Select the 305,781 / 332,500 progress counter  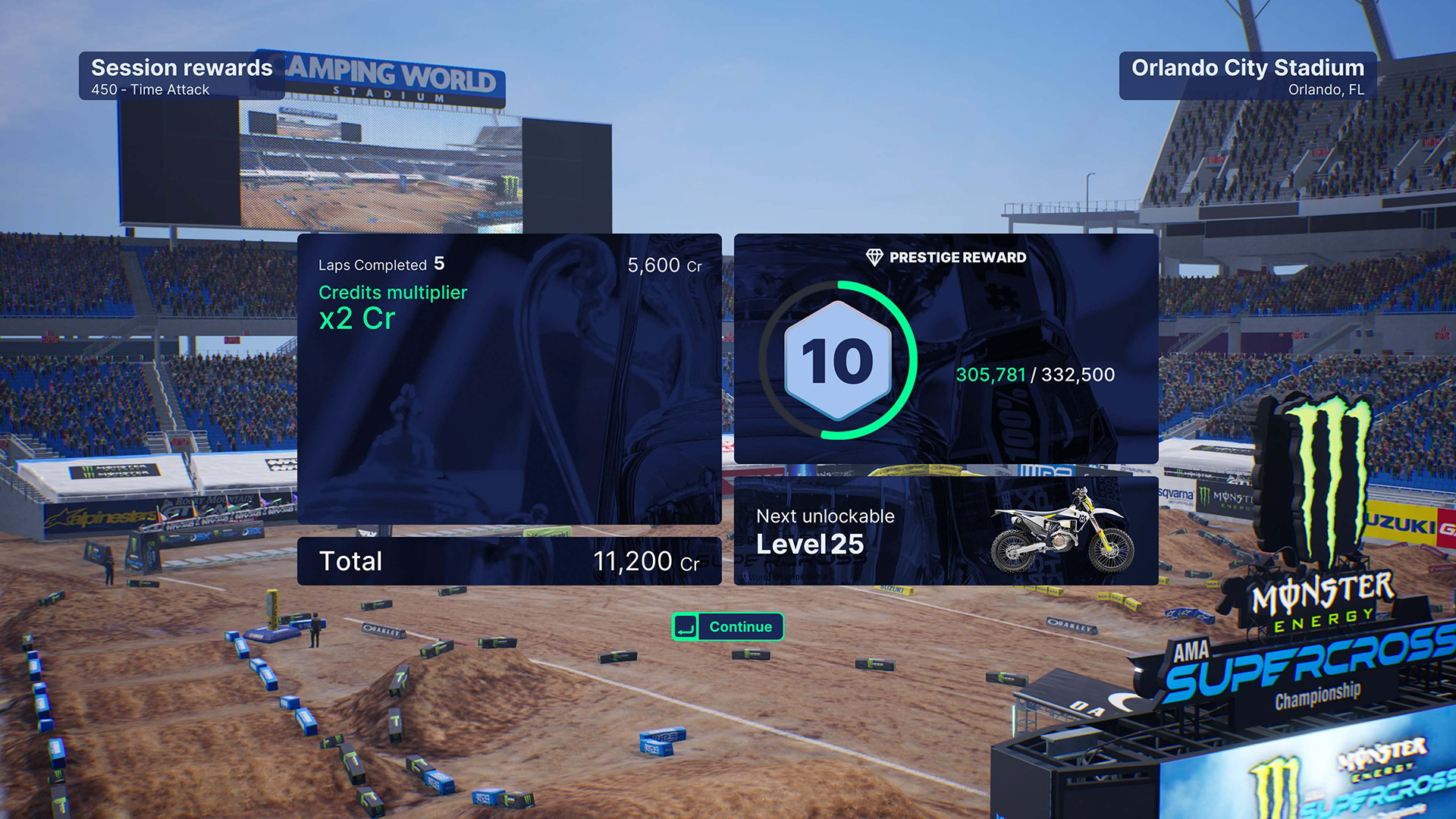click(x=1036, y=374)
